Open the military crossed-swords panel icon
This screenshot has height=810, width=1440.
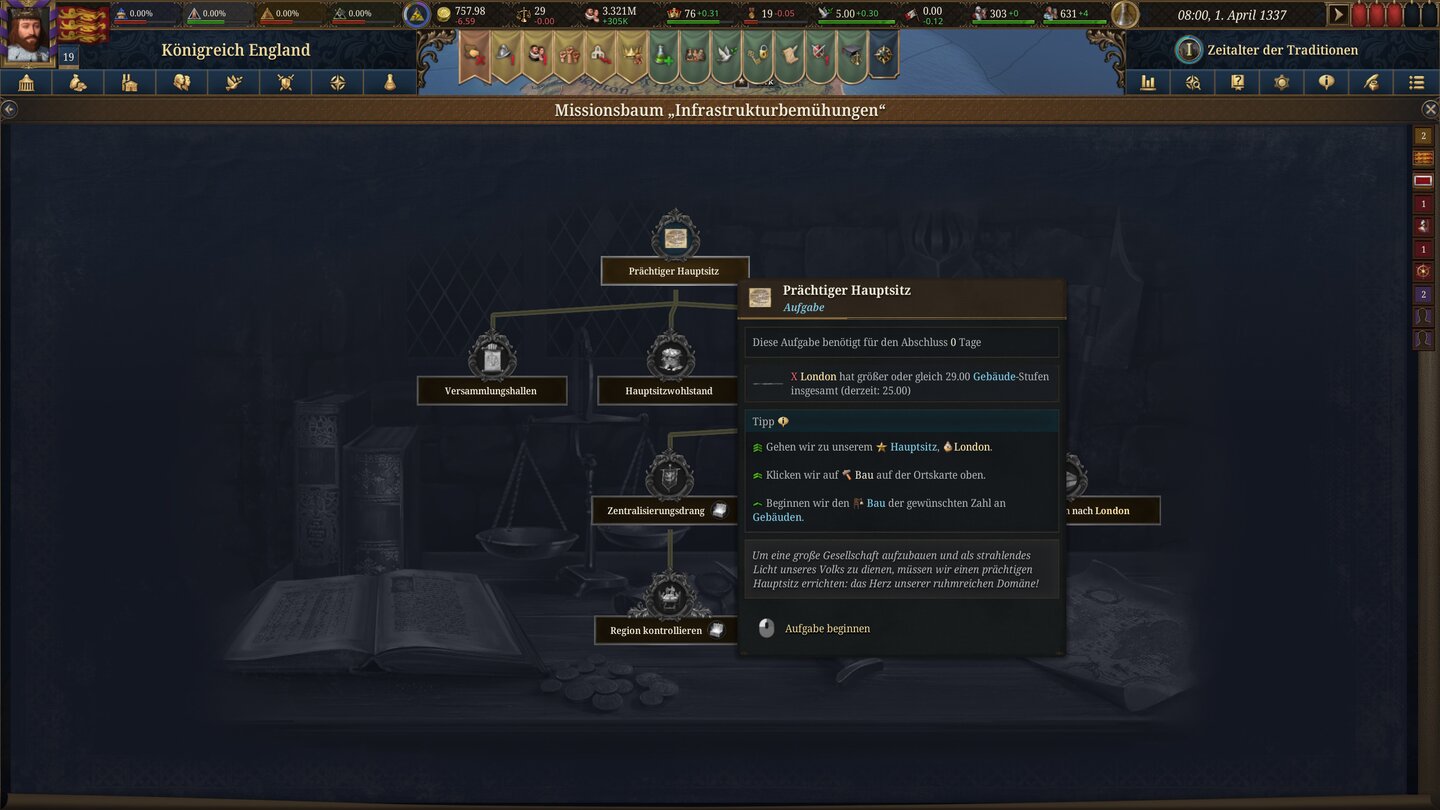coord(284,82)
